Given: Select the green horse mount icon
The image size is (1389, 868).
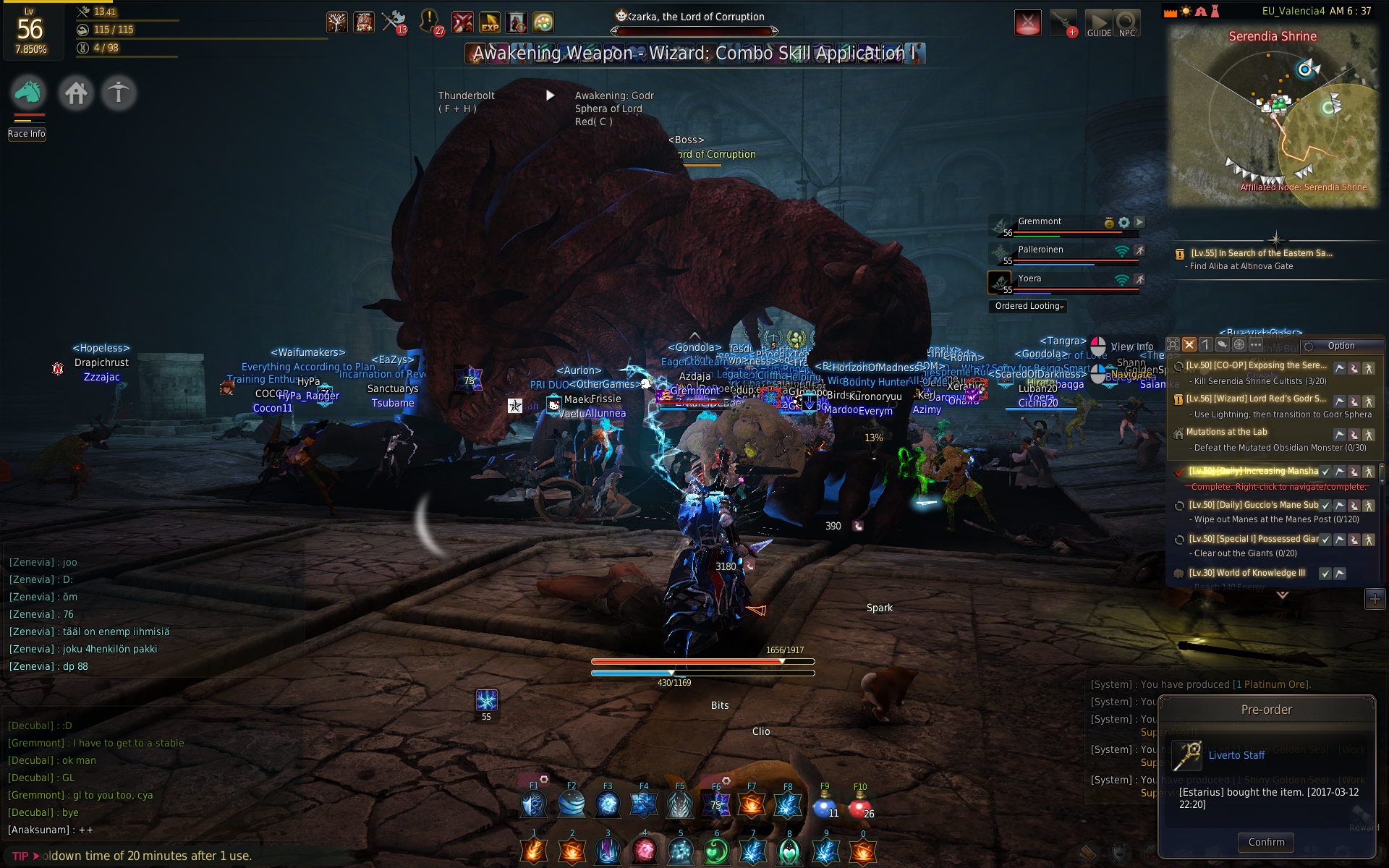Looking at the screenshot, I should pyautogui.click(x=29, y=93).
